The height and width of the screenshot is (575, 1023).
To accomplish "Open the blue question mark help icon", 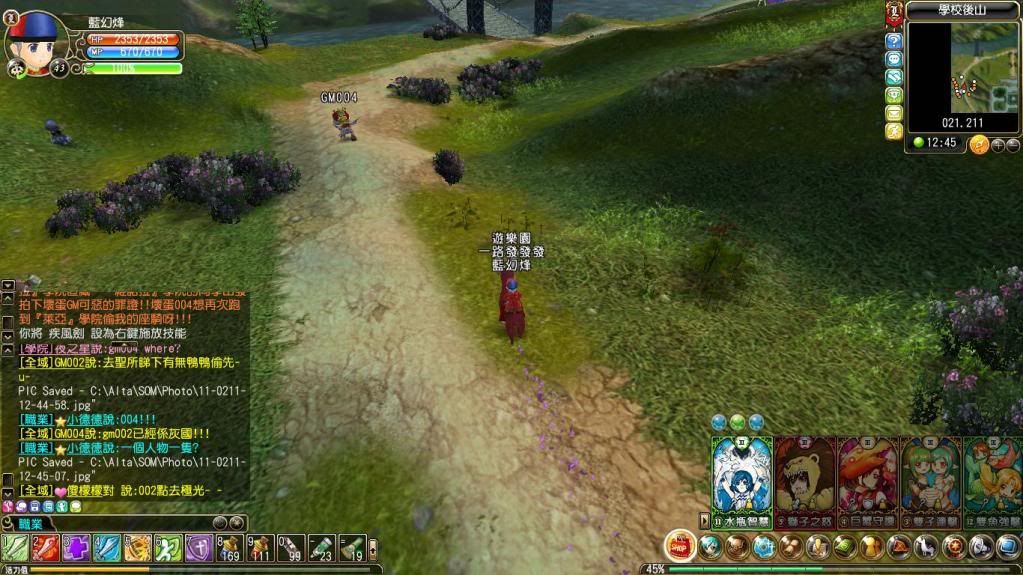I will pyautogui.click(x=894, y=42).
